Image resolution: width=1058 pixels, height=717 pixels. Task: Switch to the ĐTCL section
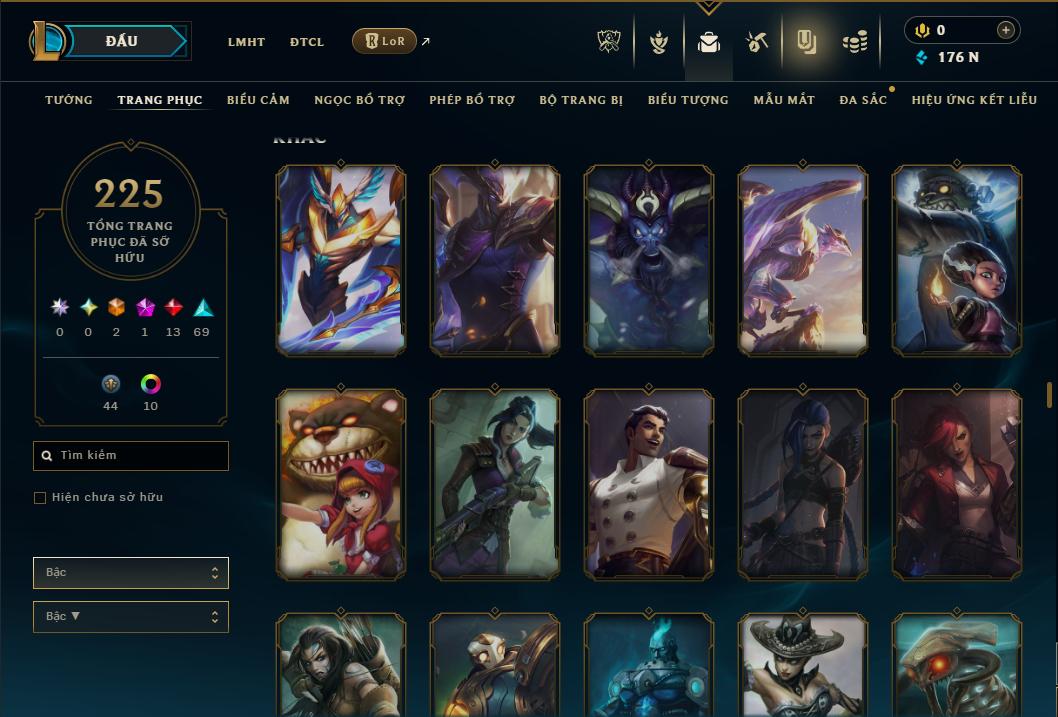coord(307,42)
